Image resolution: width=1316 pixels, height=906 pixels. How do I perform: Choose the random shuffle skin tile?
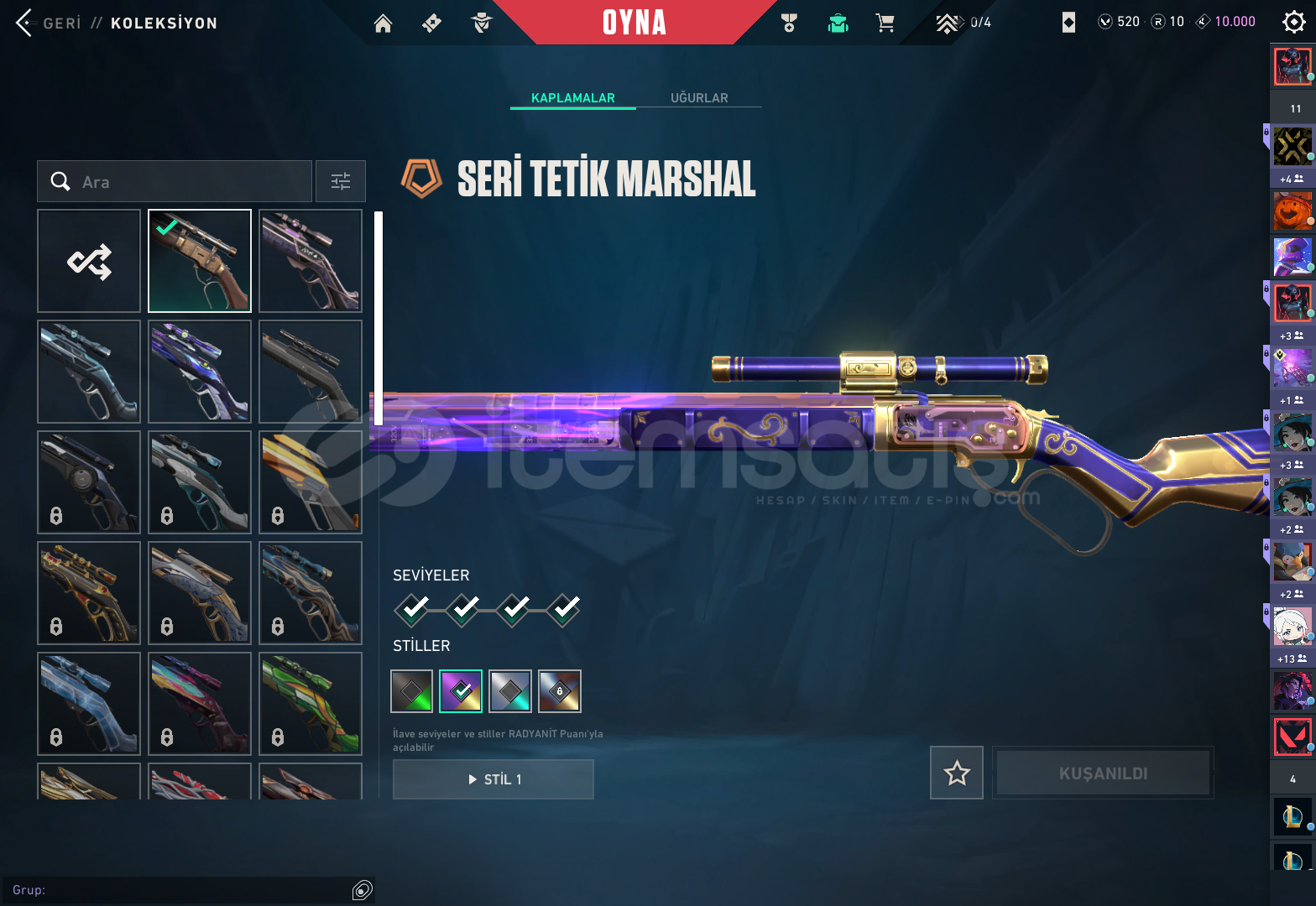pyautogui.click(x=89, y=261)
